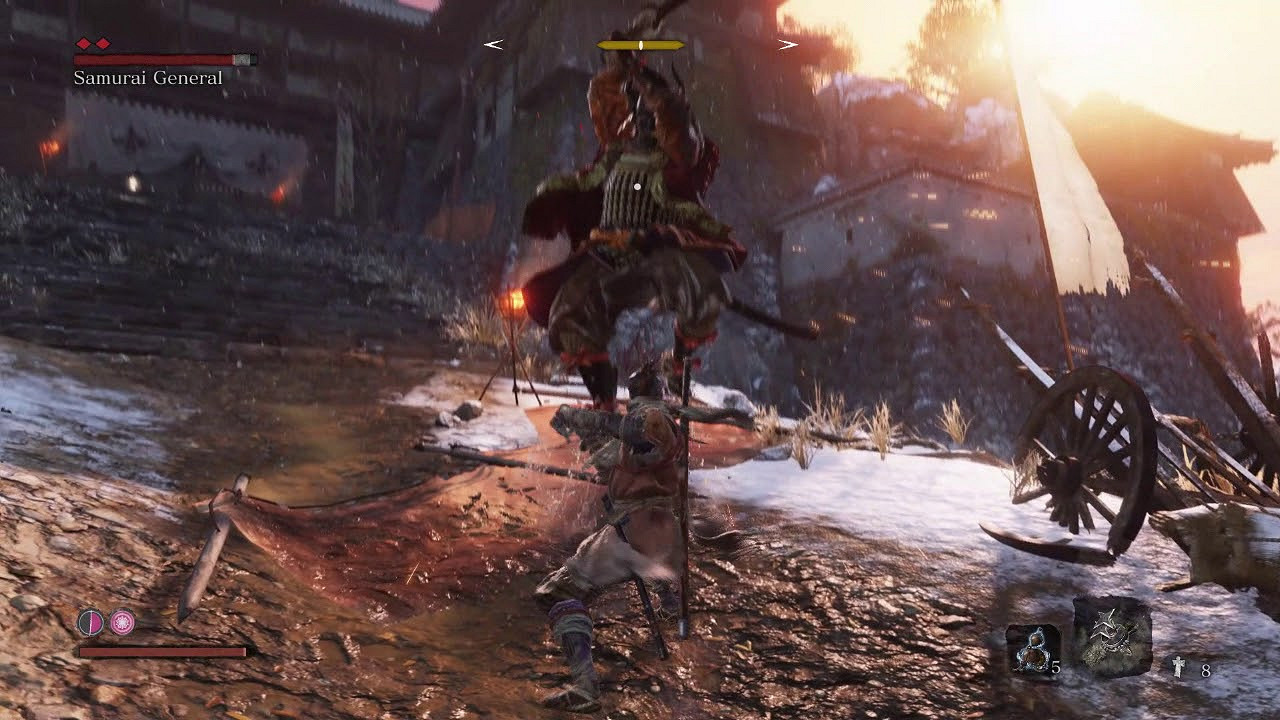Click the yellow posture gauge center notch
Image resolution: width=1280 pixels, height=720 pixels.
coord(639,44)
